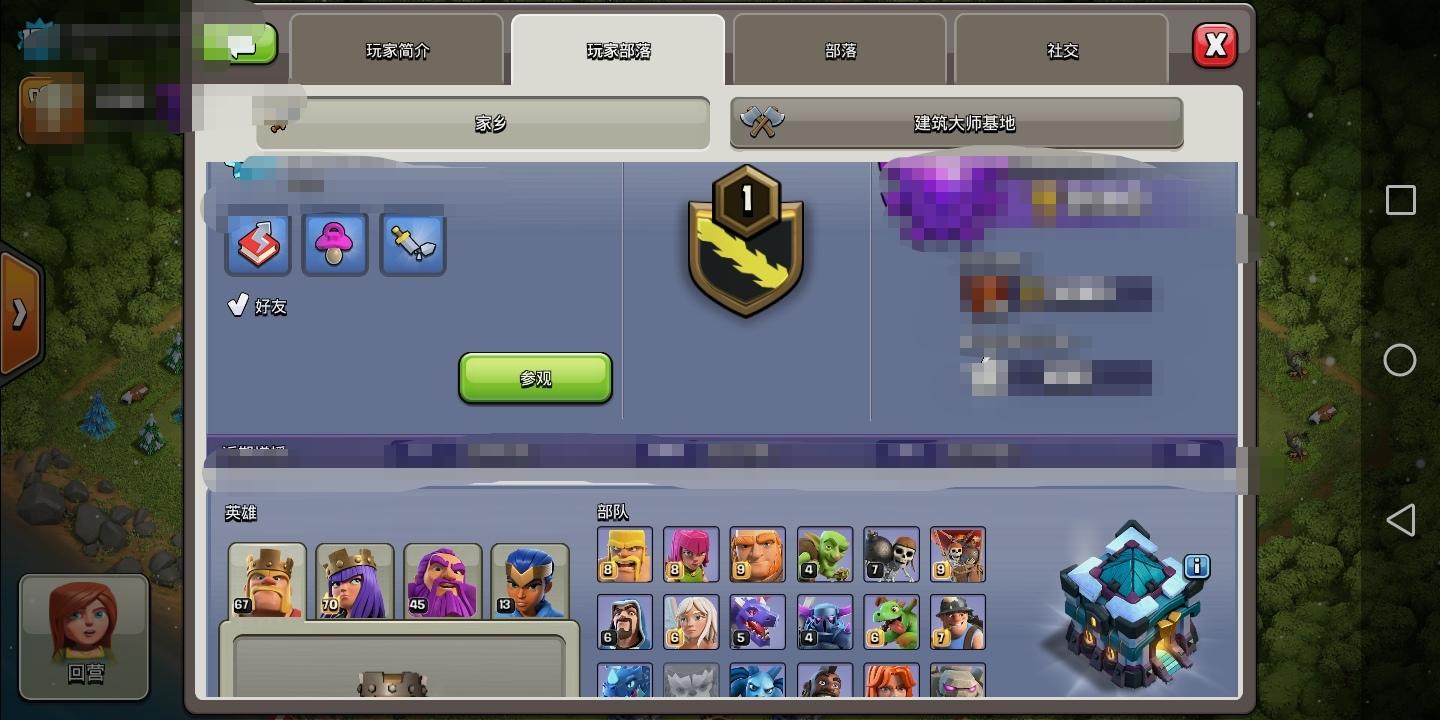Open the green chat bubble icon
This screenshot has width=1440, height=720.
241,43
